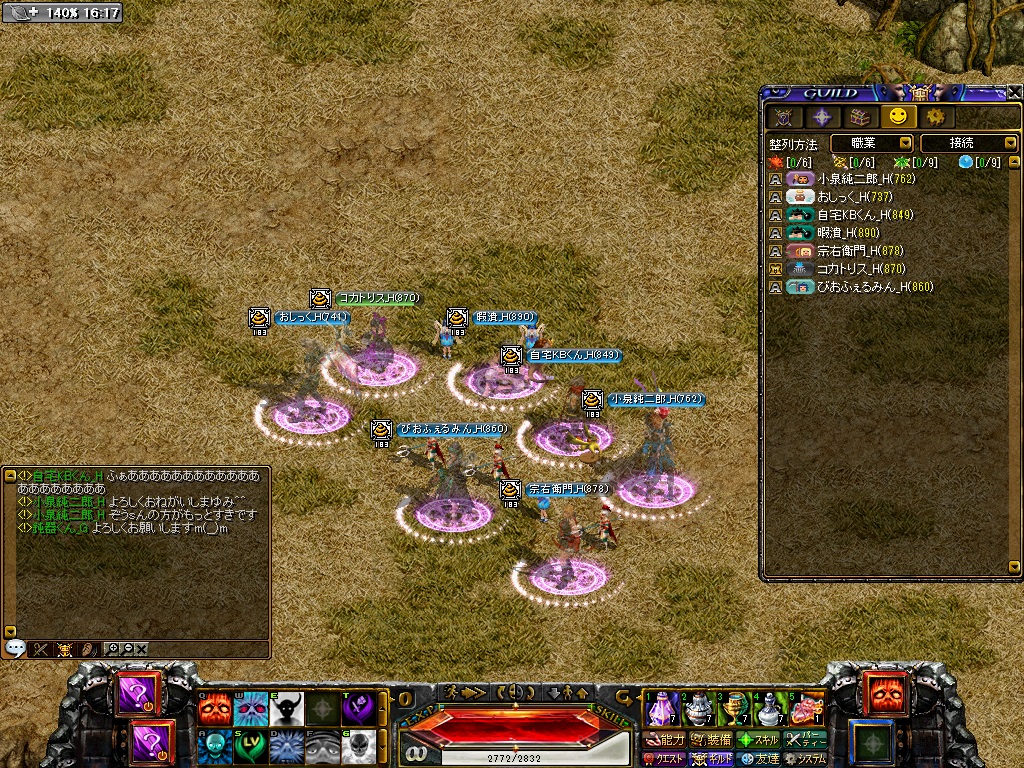This screenshot has width=1024, height=768.
Task: Click the chat speech bubble icon
Action: pos(14,648)
